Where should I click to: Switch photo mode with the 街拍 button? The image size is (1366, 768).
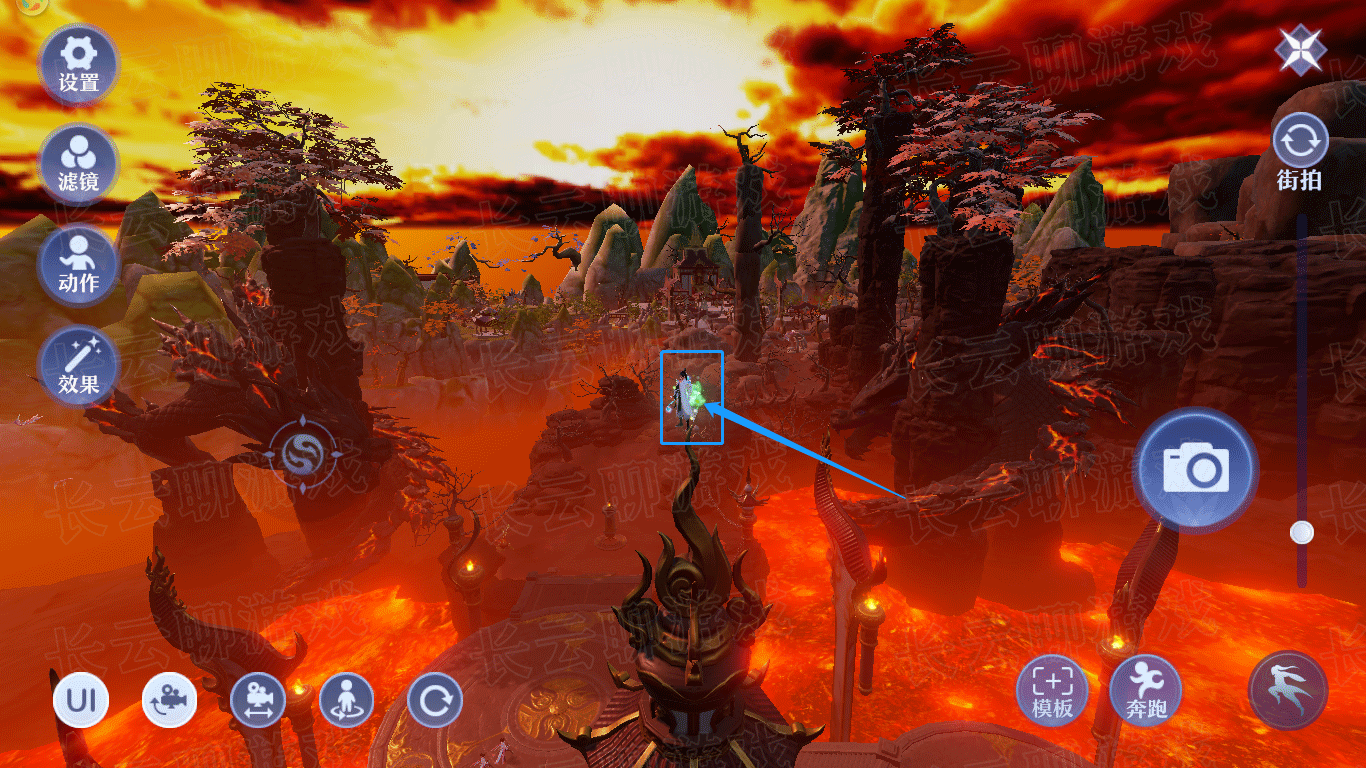coord(1300,152)
